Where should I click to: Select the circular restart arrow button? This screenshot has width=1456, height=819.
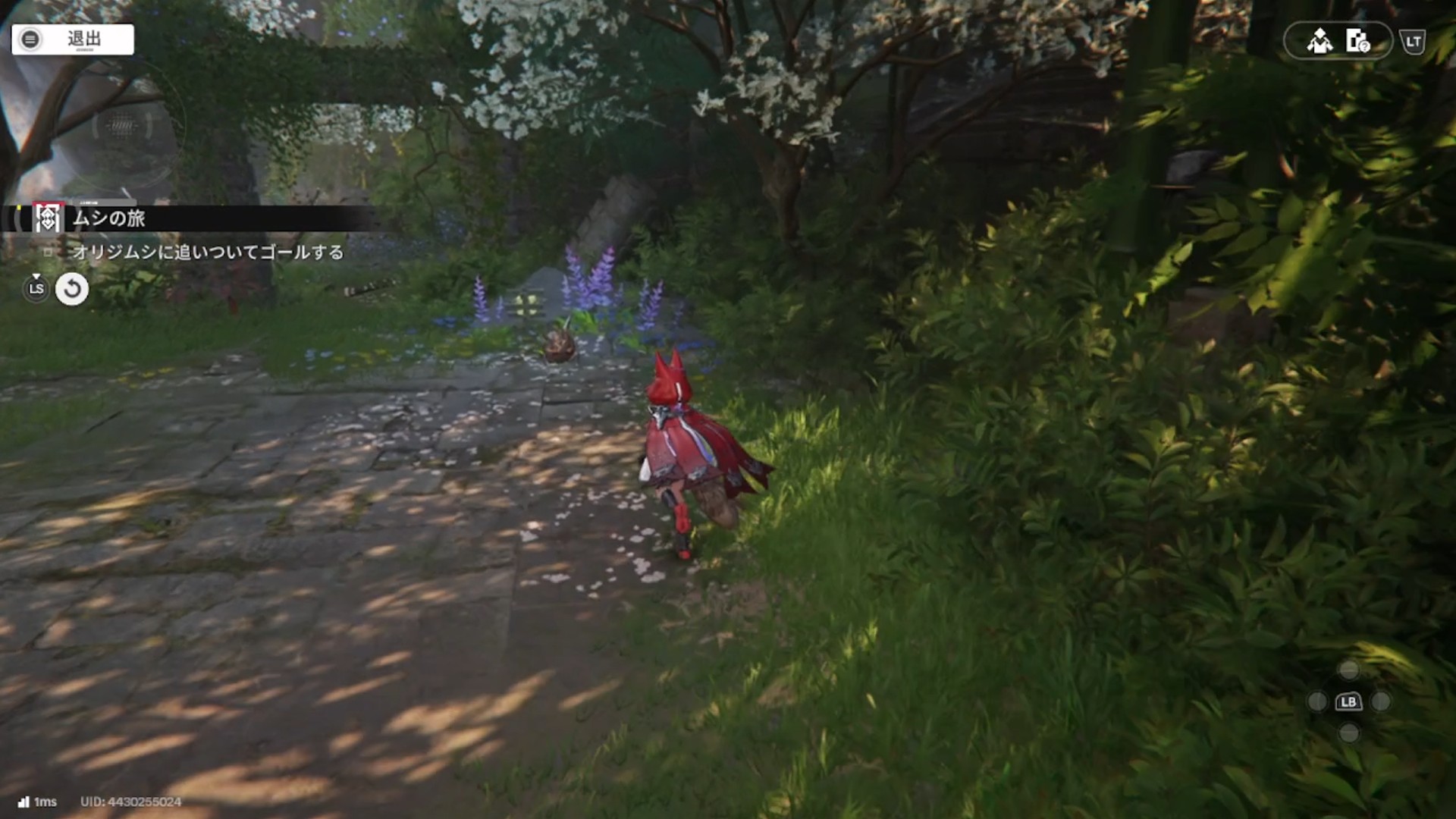tap(72, 289)
